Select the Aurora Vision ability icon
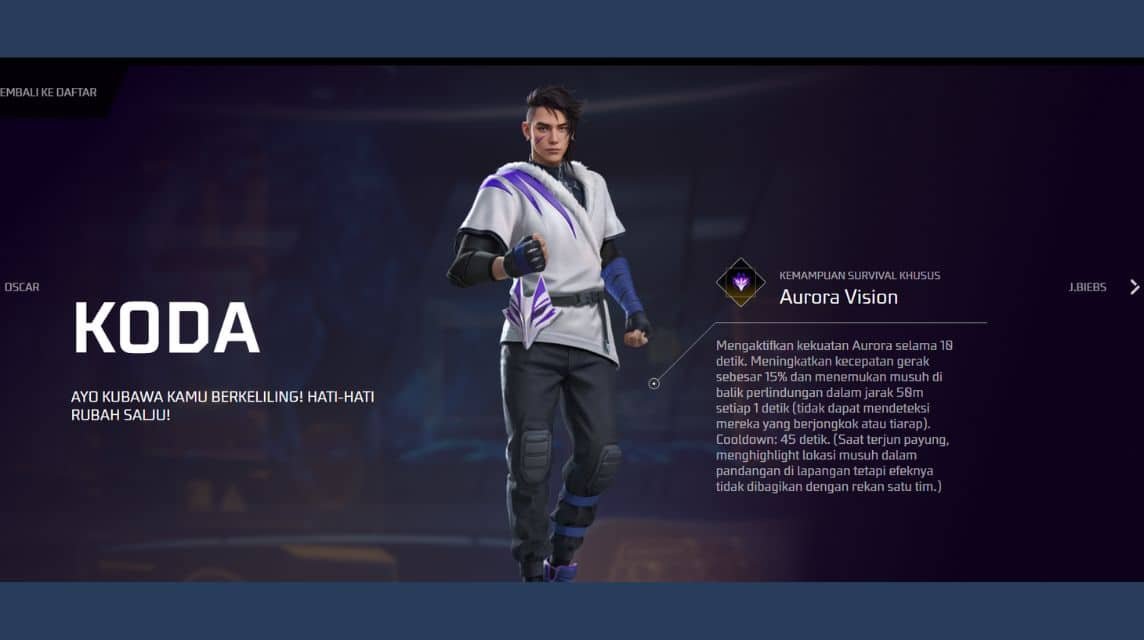The height and width of the screenshot is (640, 1144). (741, 283)
